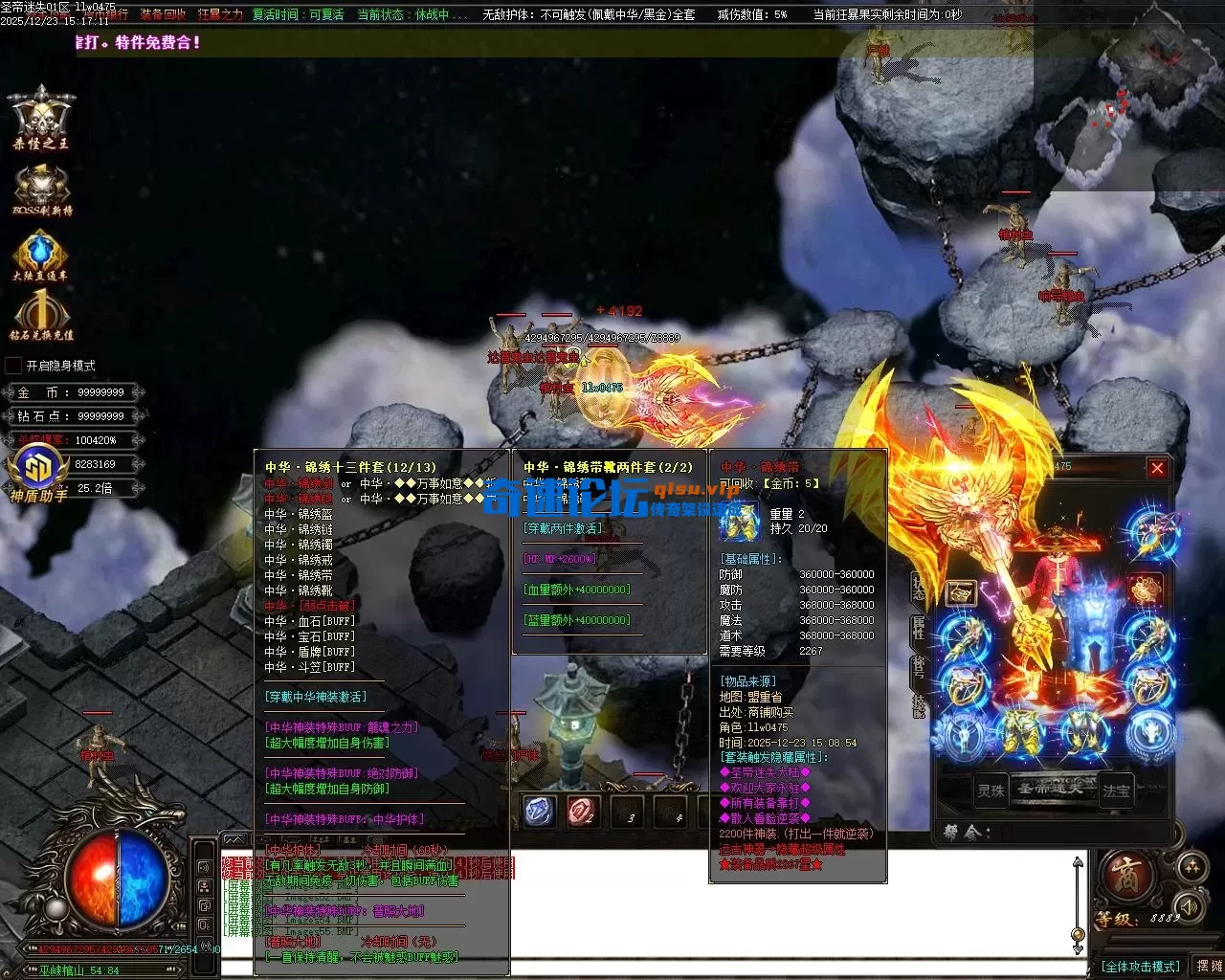
Task: Switch to the 状态 side tab
Action: [x=919, y=588]
